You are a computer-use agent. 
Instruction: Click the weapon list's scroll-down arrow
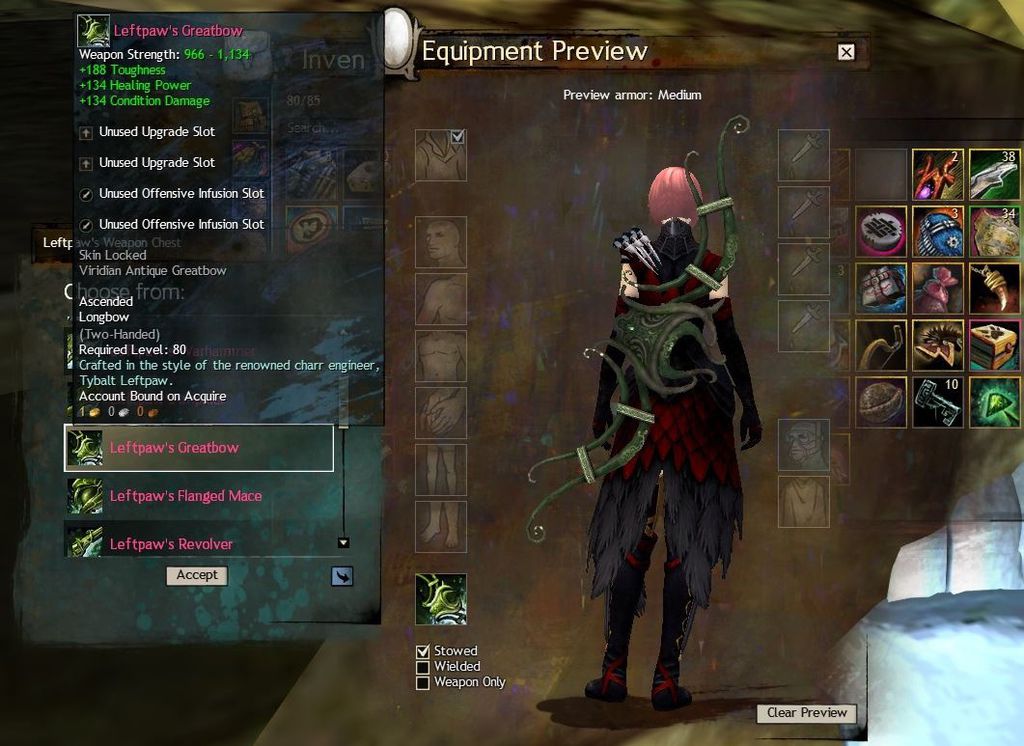[x=343, y=543]
